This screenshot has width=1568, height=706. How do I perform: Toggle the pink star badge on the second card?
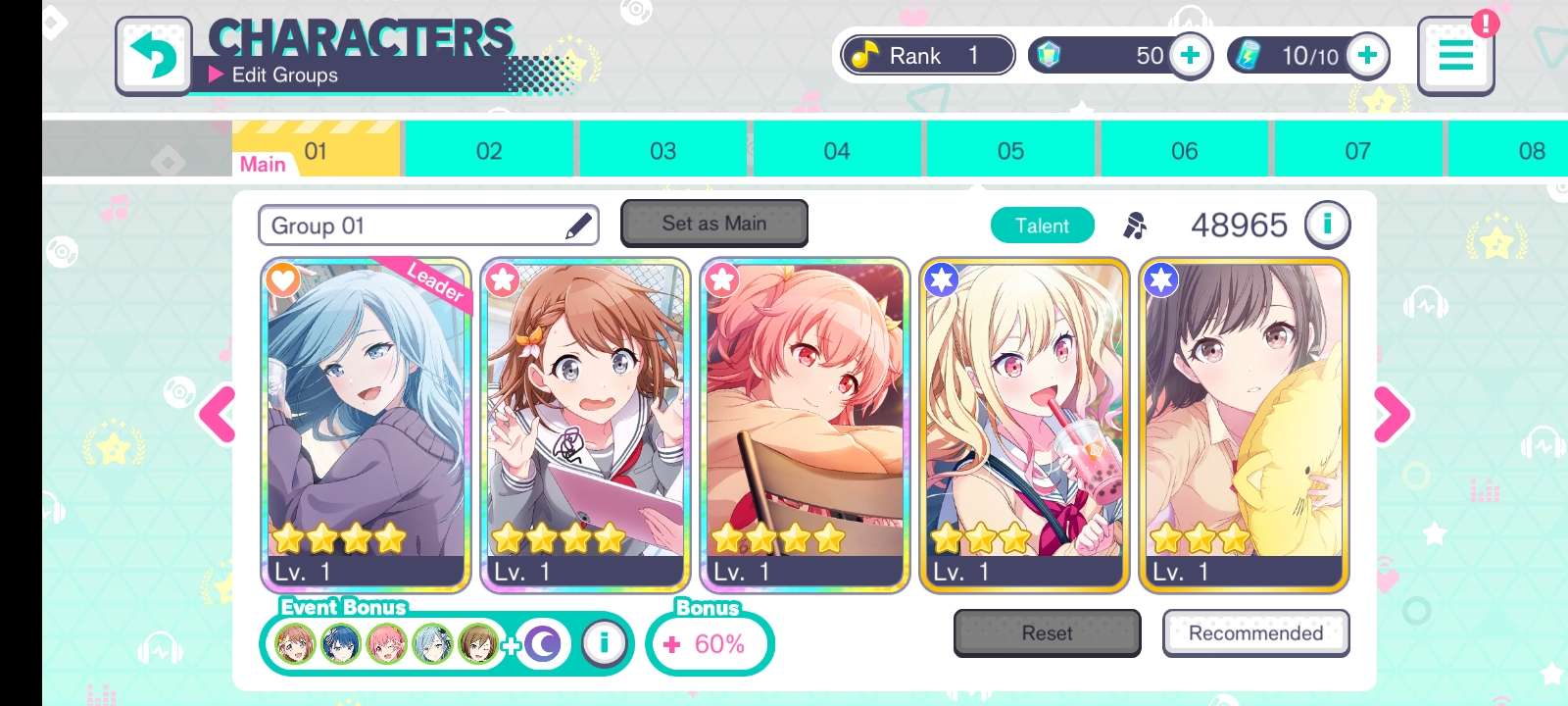tap(503, 279)
